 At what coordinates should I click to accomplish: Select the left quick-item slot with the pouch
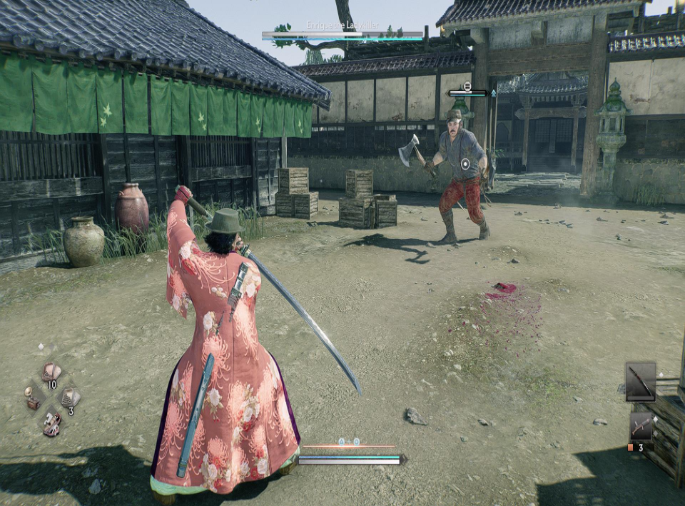click(32, 398)
